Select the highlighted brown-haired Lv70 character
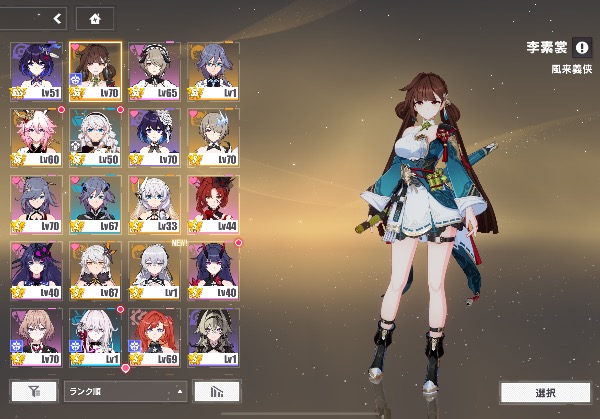Viewport: 600px width, 419px height. pos(95,70)
